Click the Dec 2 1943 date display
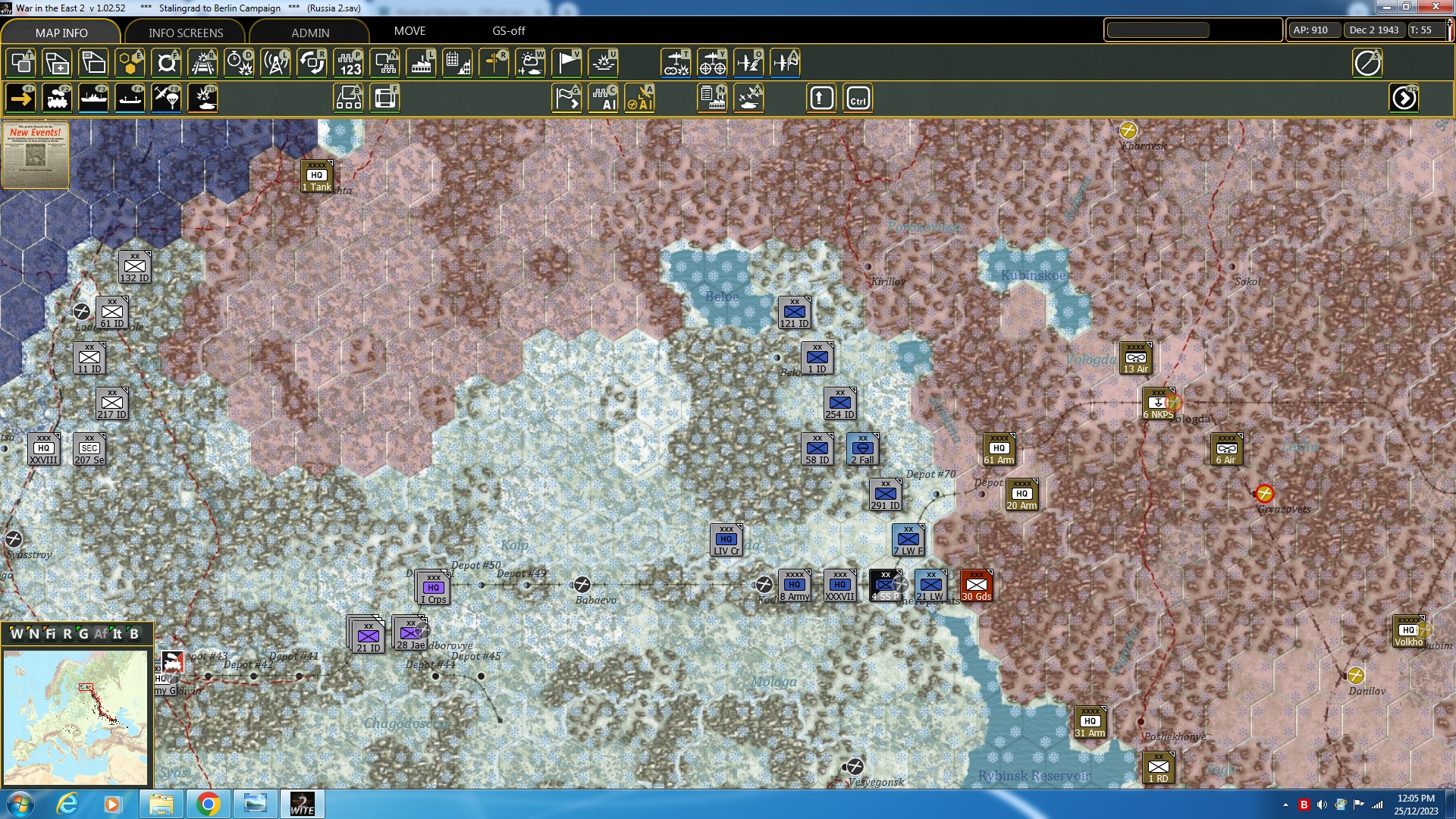The image size is (1456, 819). click(1373, 30)
